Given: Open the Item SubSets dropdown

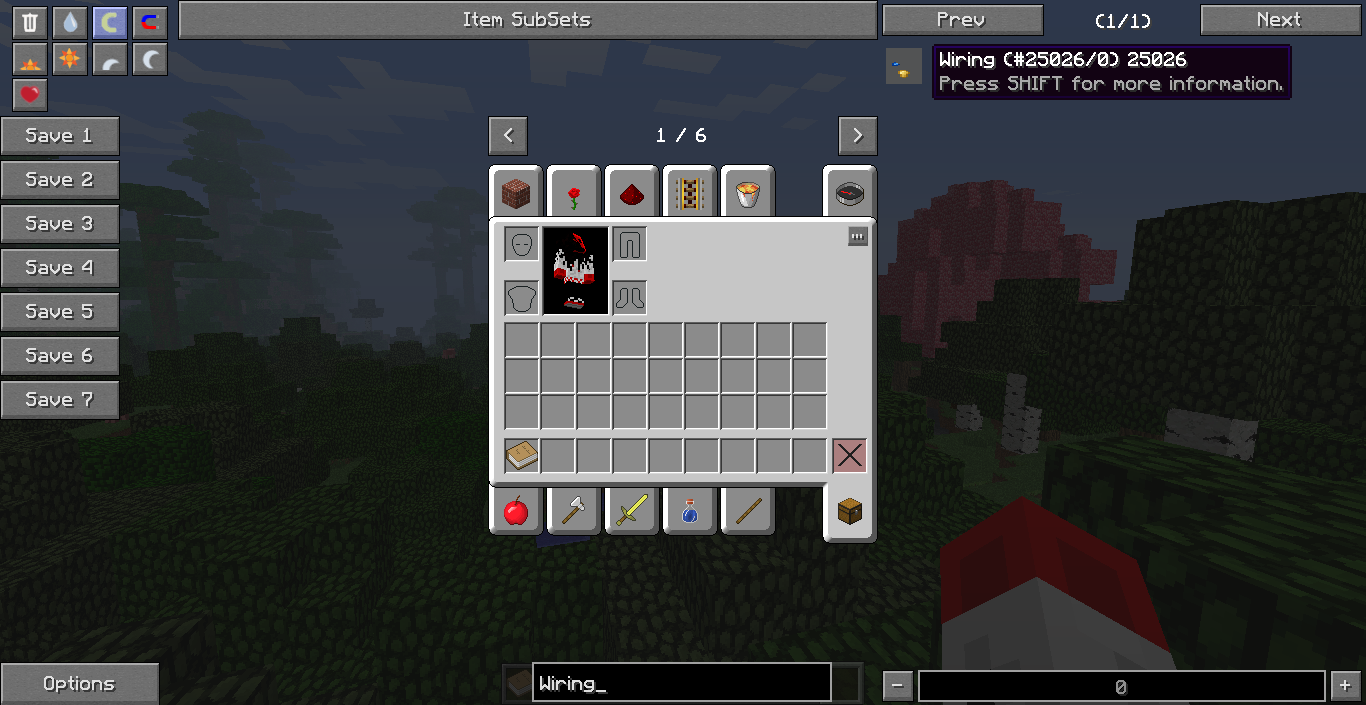Looking at the screenshot, I should click(527, 20).
